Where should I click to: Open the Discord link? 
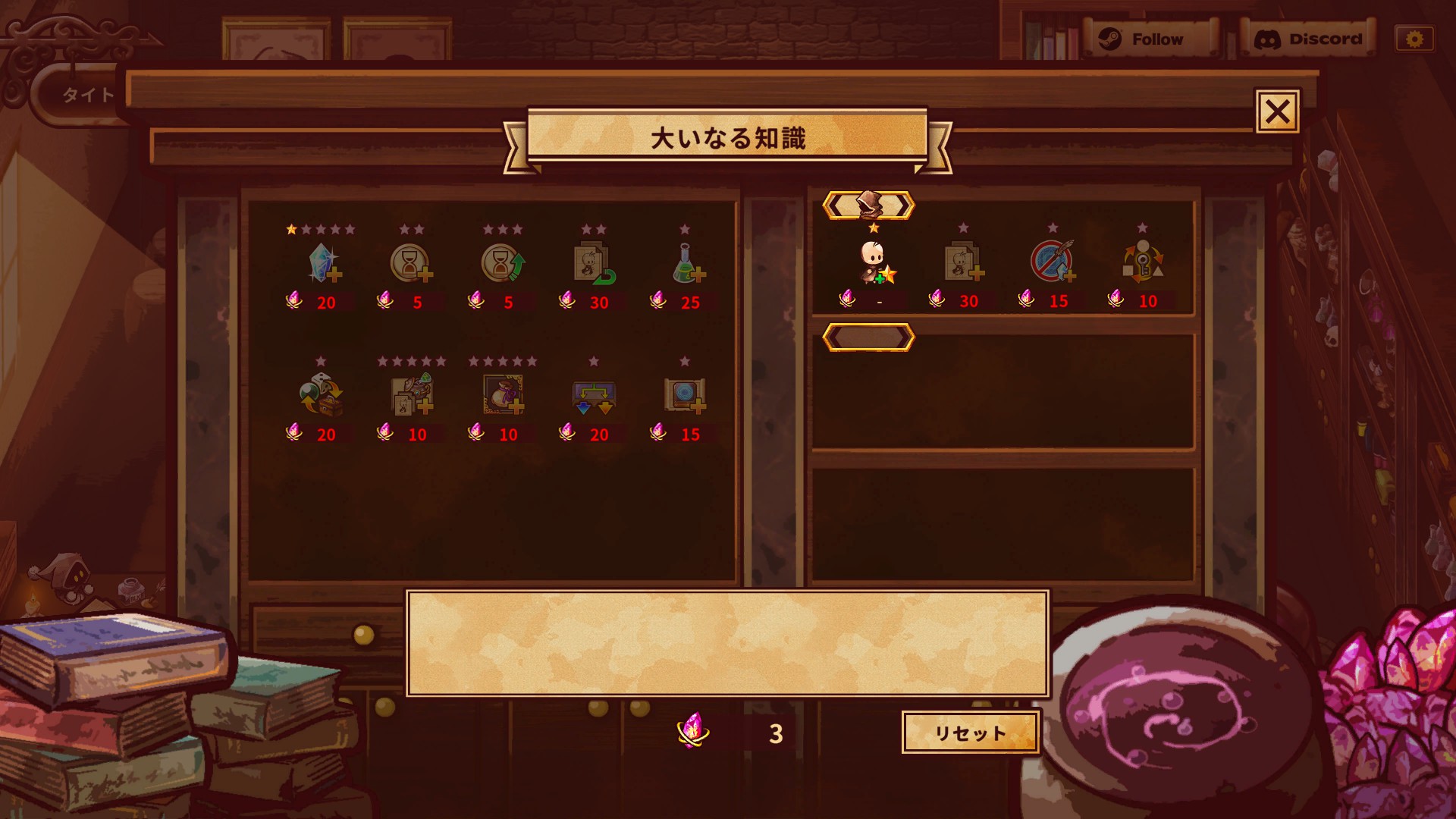pyautogui.click(x=1309, y=39)
